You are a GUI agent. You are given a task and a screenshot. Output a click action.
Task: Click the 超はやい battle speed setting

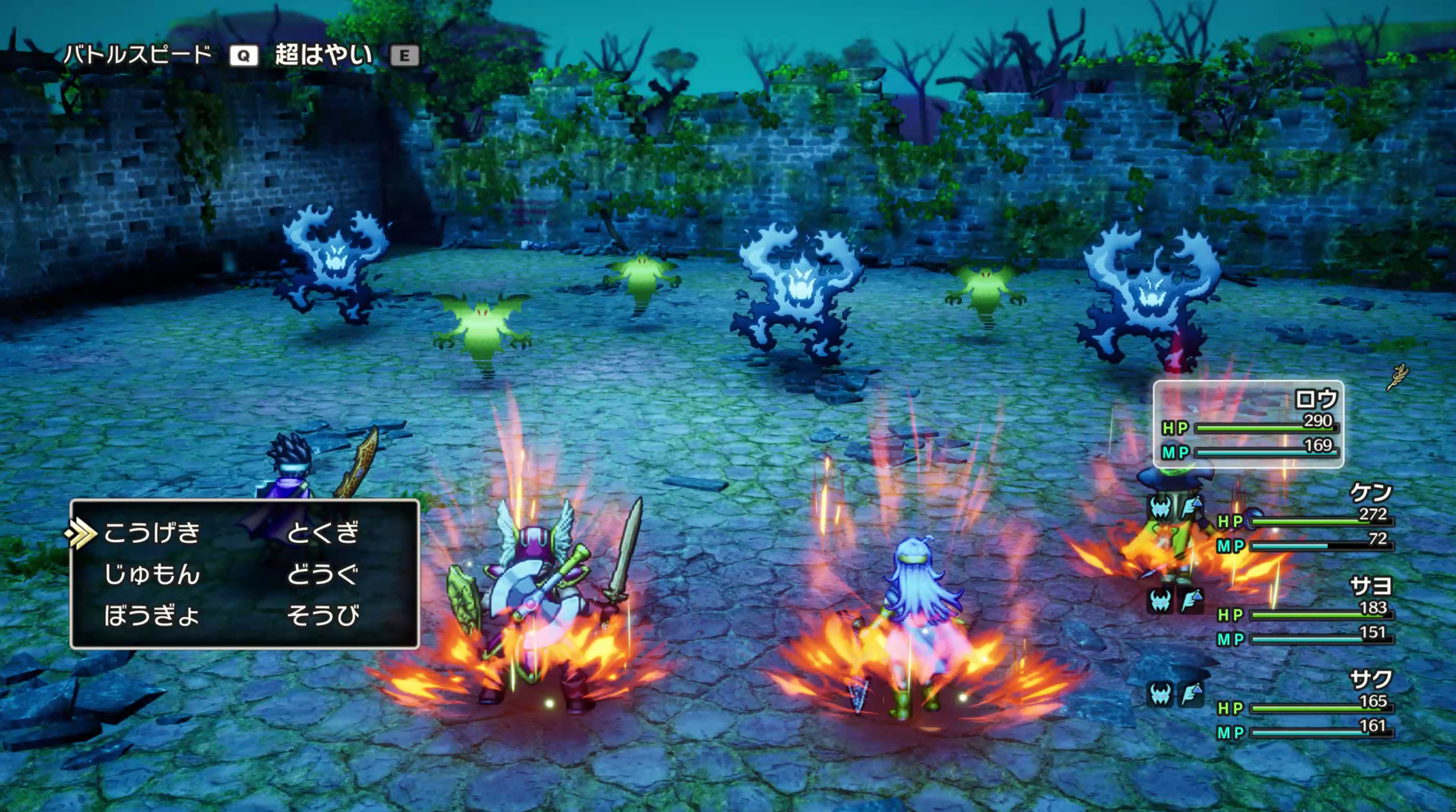(x=323, y=55)
